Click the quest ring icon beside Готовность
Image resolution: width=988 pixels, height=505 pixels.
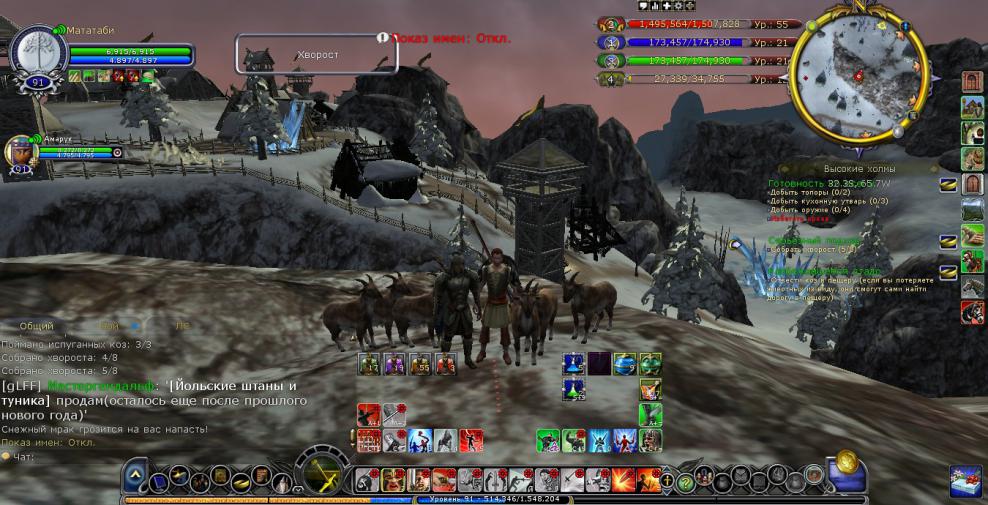(948, 184)
